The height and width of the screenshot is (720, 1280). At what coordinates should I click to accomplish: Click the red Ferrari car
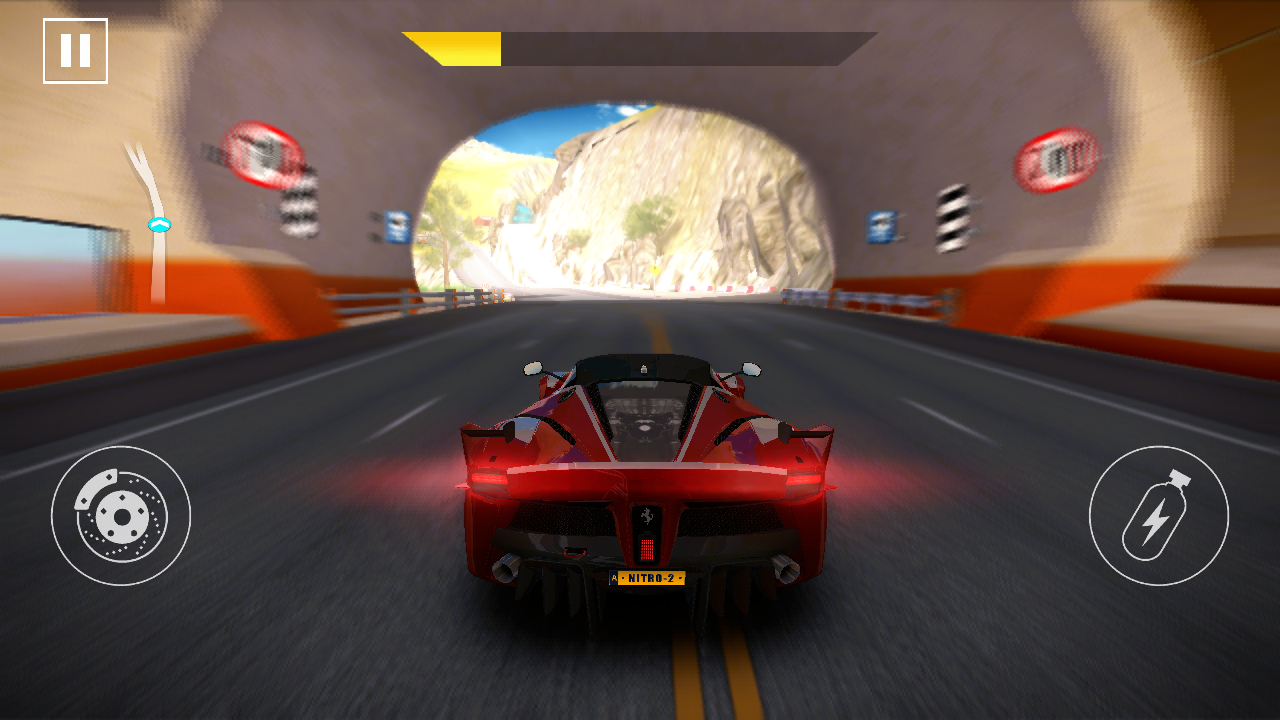pos(645,470)
